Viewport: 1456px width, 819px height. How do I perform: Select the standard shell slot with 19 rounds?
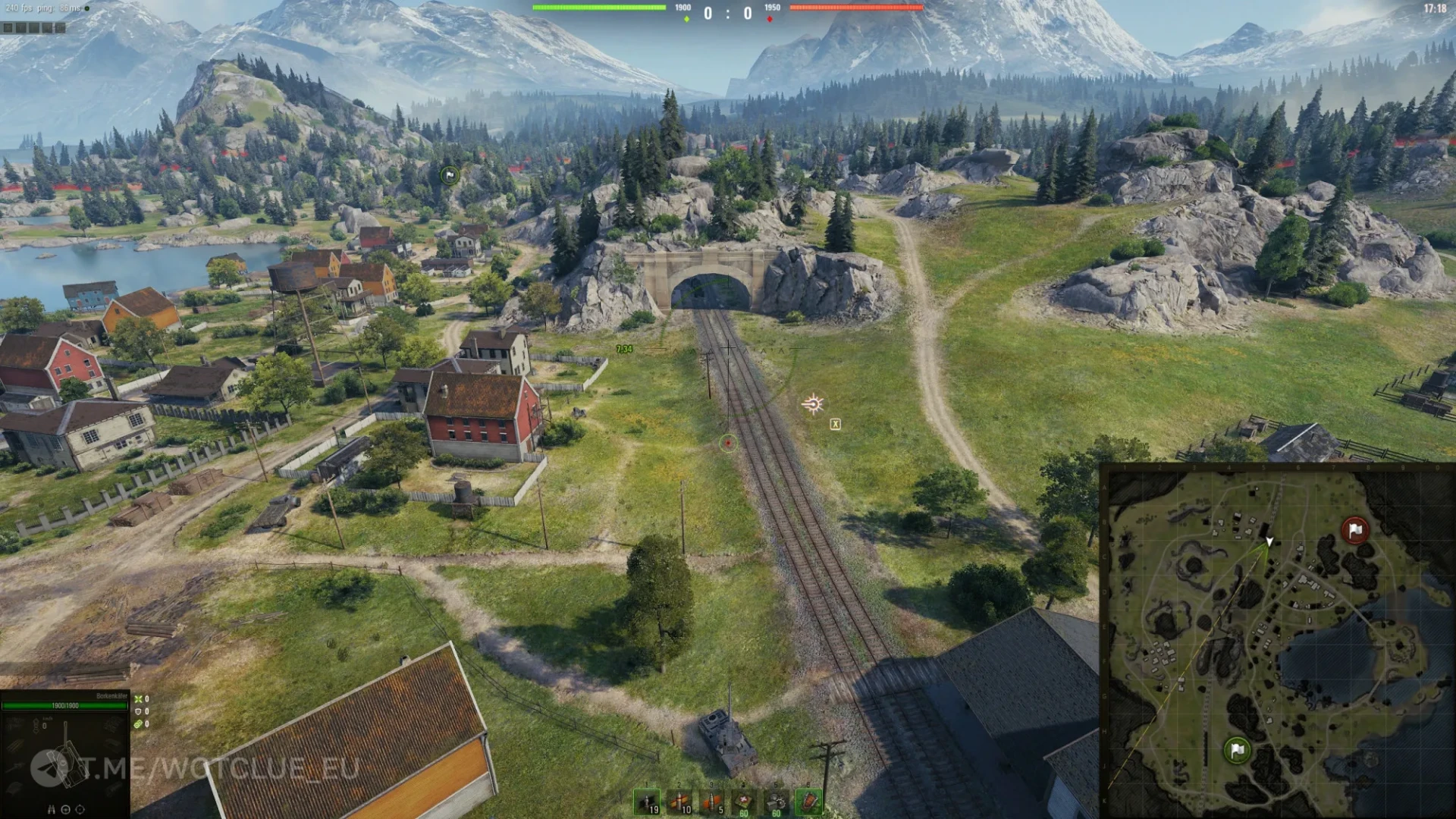point(647,802)
